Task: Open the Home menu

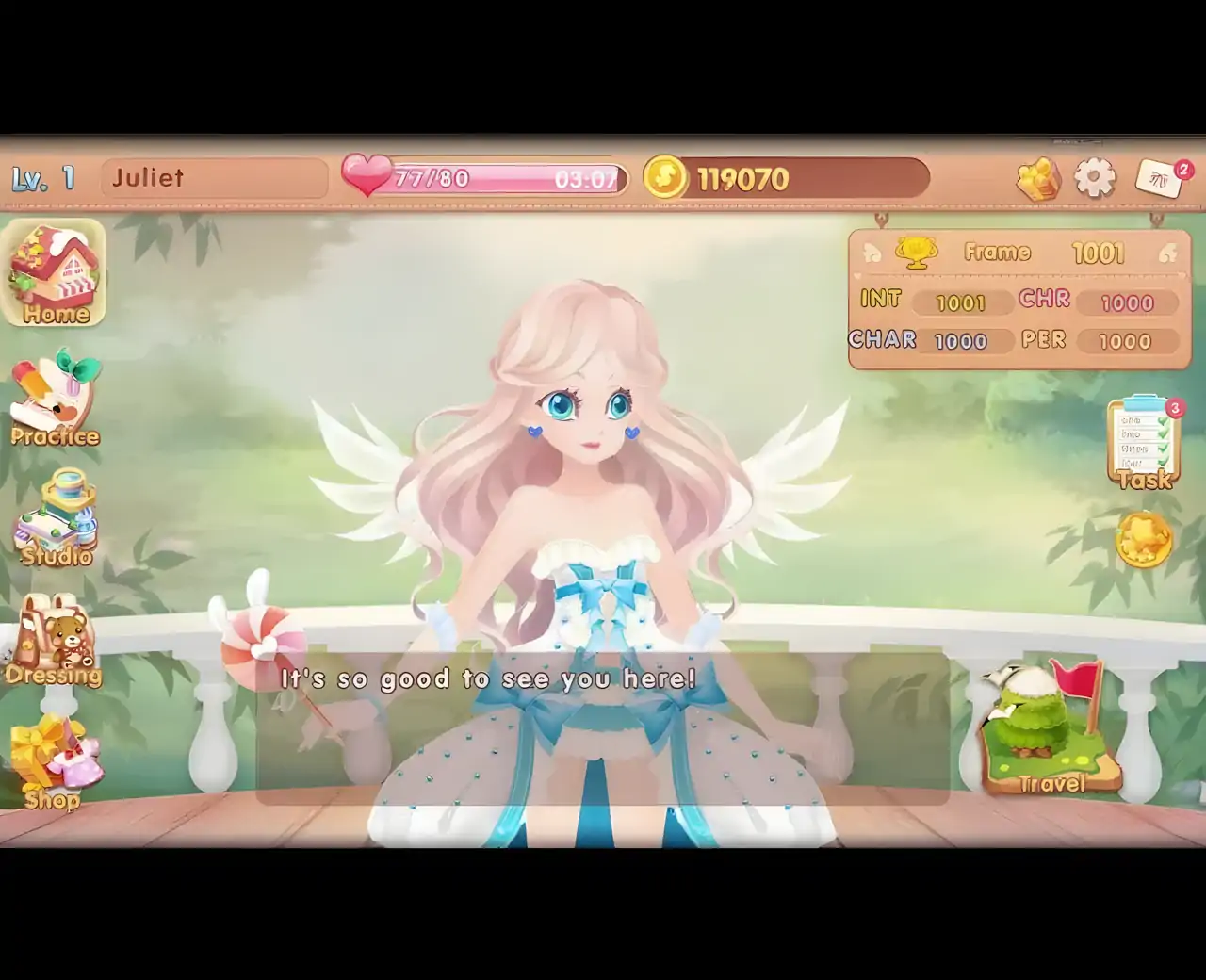Action: [55, 273]
